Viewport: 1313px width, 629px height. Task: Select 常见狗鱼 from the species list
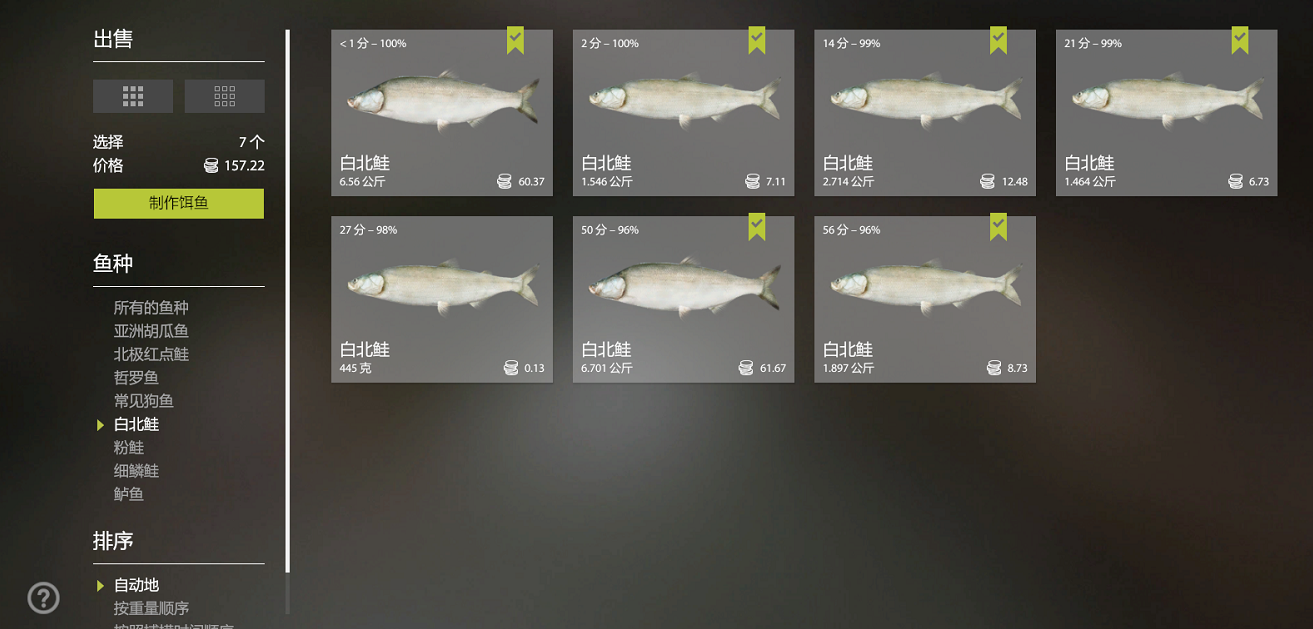click(144, 401)
